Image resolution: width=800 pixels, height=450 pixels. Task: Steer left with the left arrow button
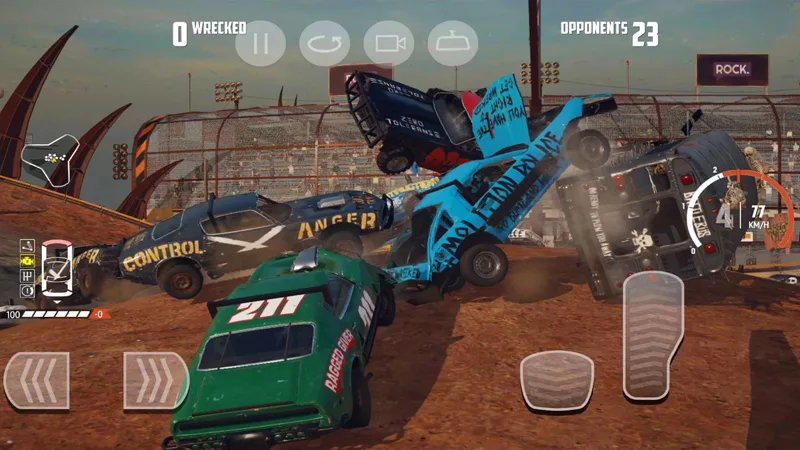click(x=36, y=381)
